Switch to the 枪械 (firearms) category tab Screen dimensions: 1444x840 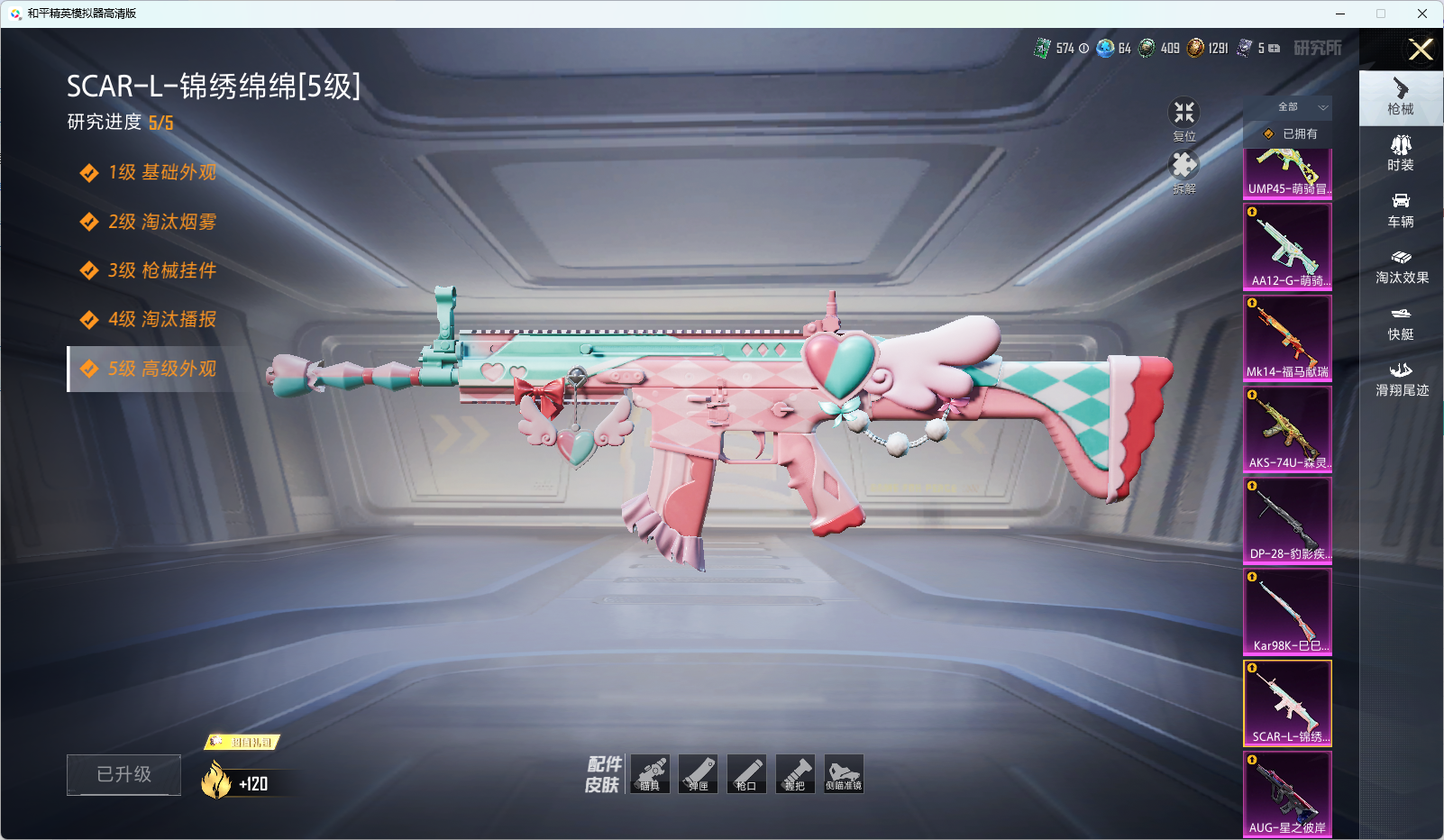(x=1401, y=96)
